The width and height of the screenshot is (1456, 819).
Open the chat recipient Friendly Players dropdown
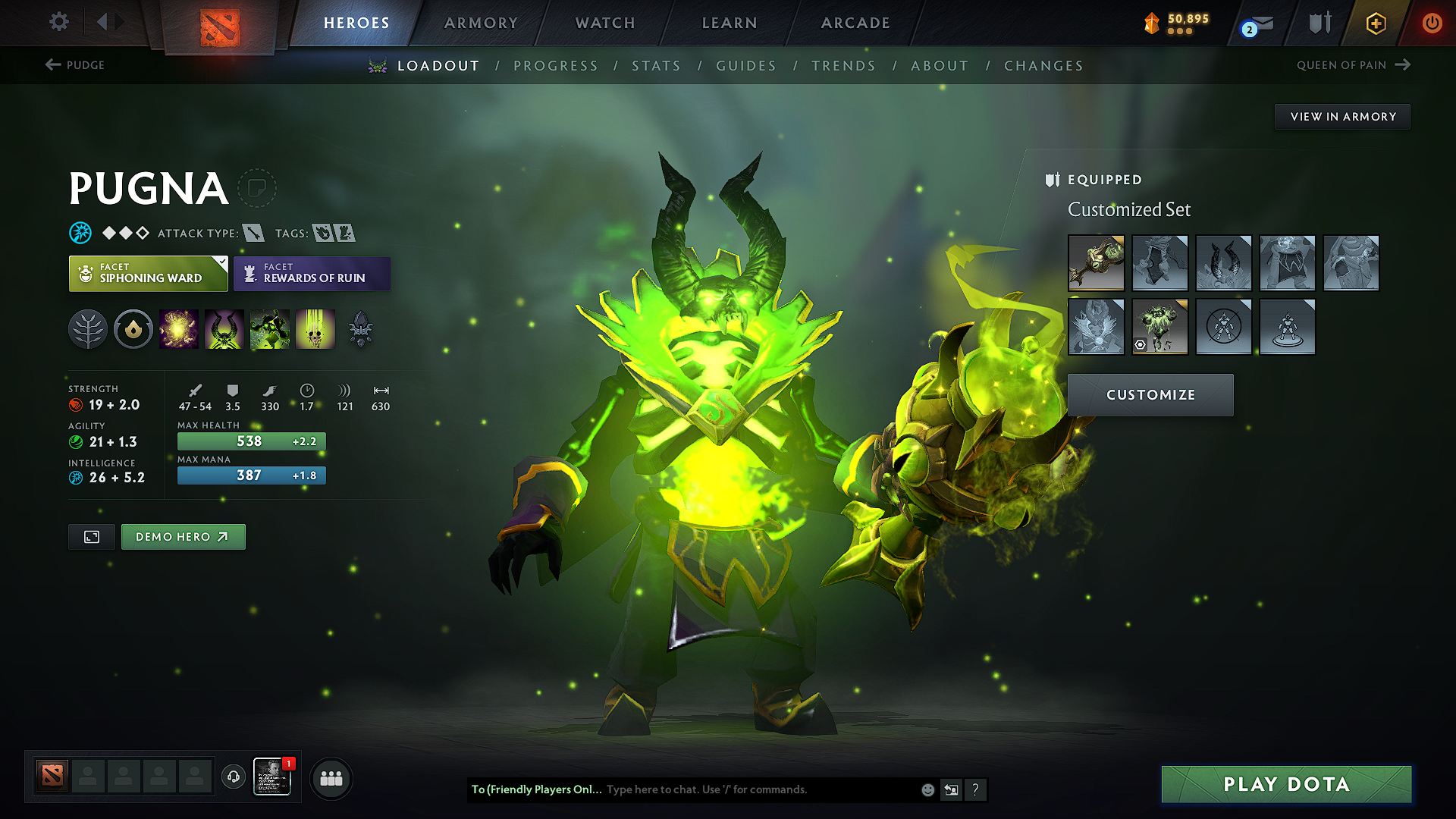(535, 789)
